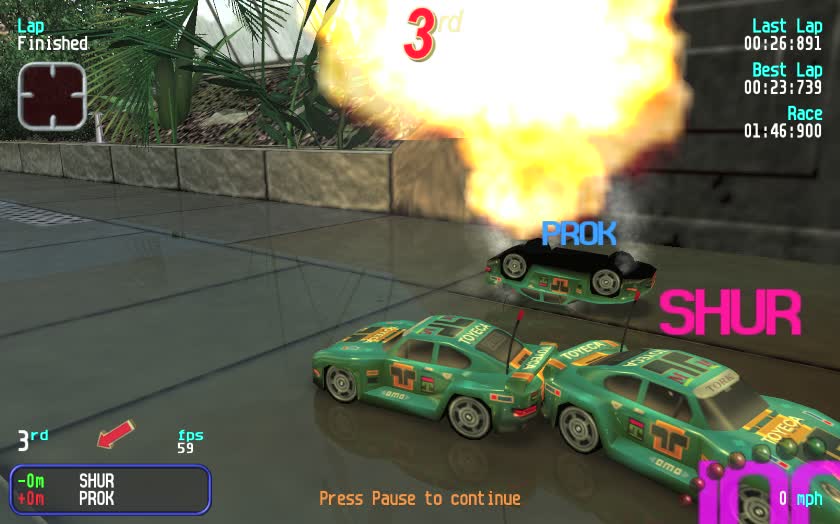Select SHUR in the standings panel
This screenshot has height=524, width=840.
click(x=97, y=481)
